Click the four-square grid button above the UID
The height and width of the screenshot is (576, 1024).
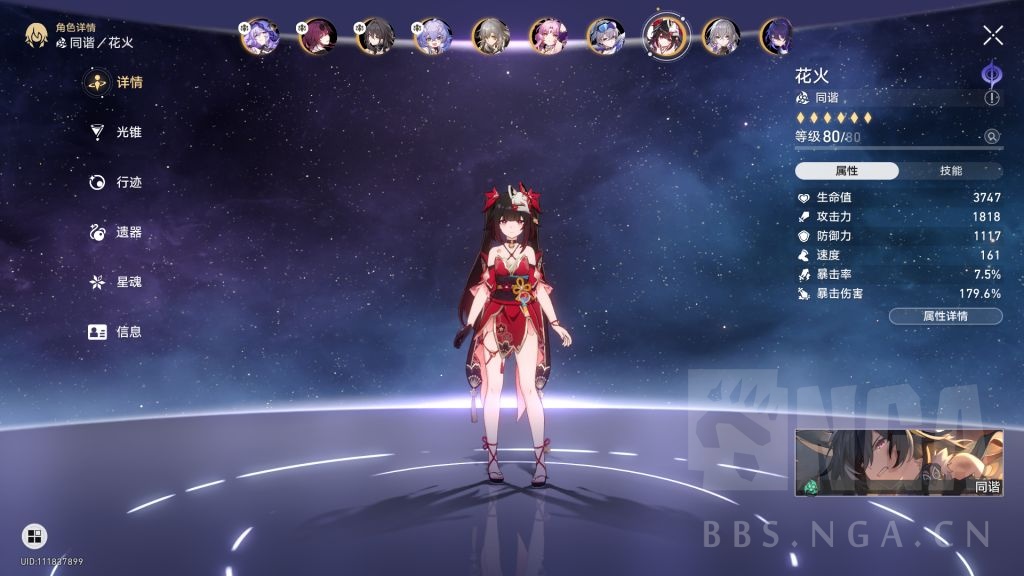[34, 536]
